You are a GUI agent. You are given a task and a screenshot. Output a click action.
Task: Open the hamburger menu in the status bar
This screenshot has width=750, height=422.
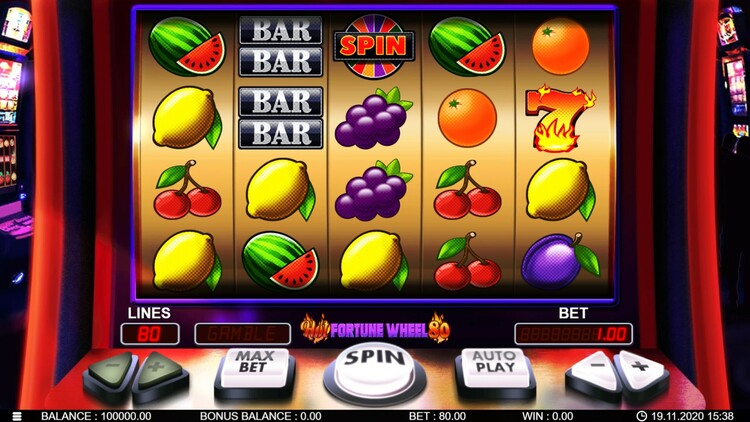17,416
